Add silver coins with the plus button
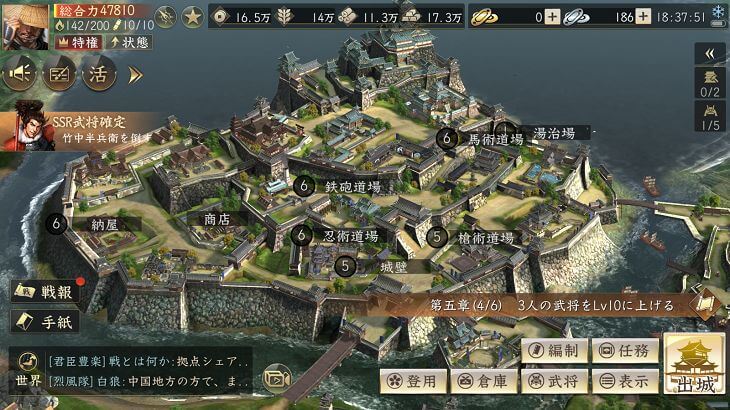730x410 pixels. click(x=643, y=17)
